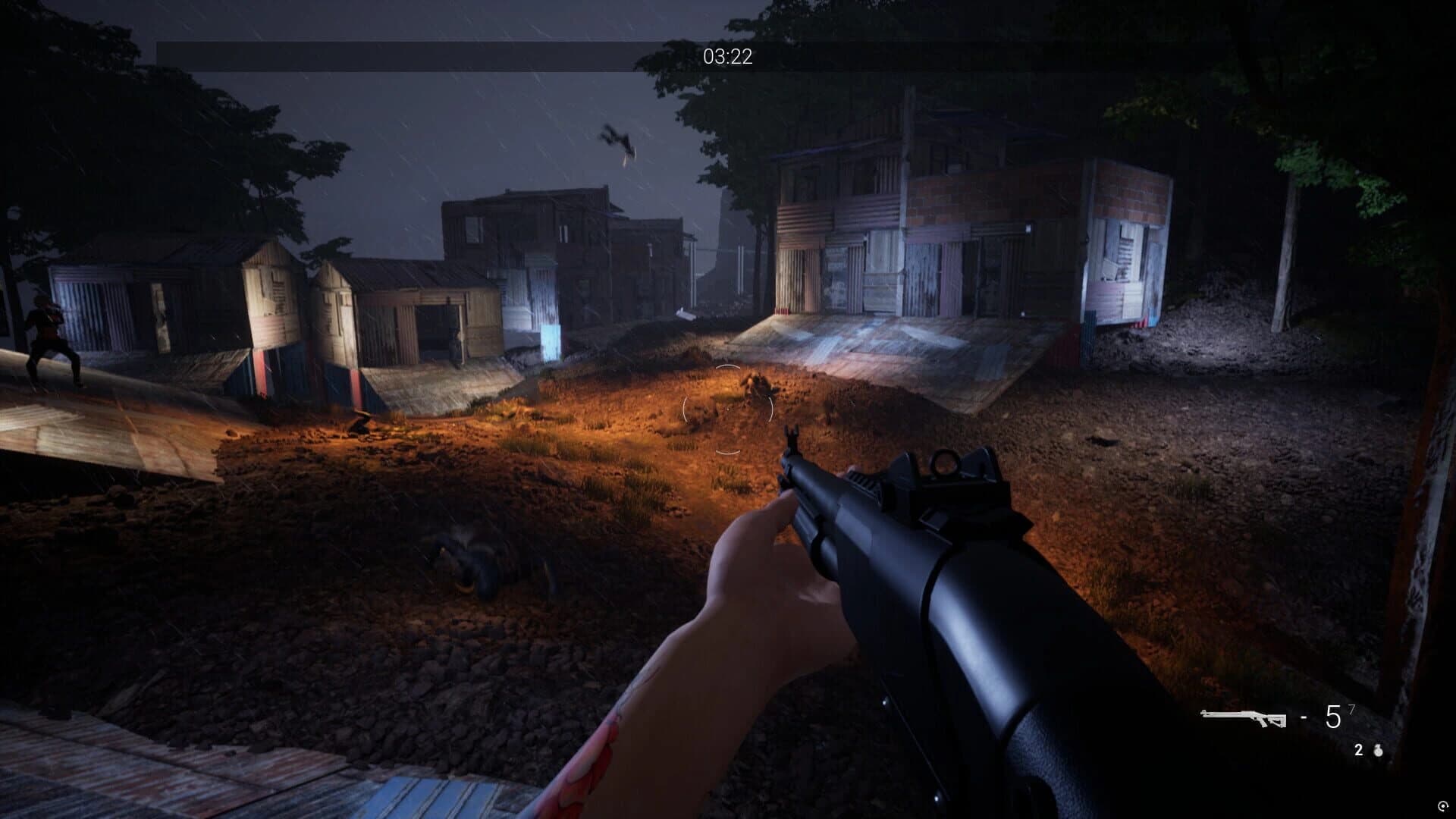Click the barrel tip of the weapon icon
This screenshot has height=819, width=1456.
[1202, 712]
